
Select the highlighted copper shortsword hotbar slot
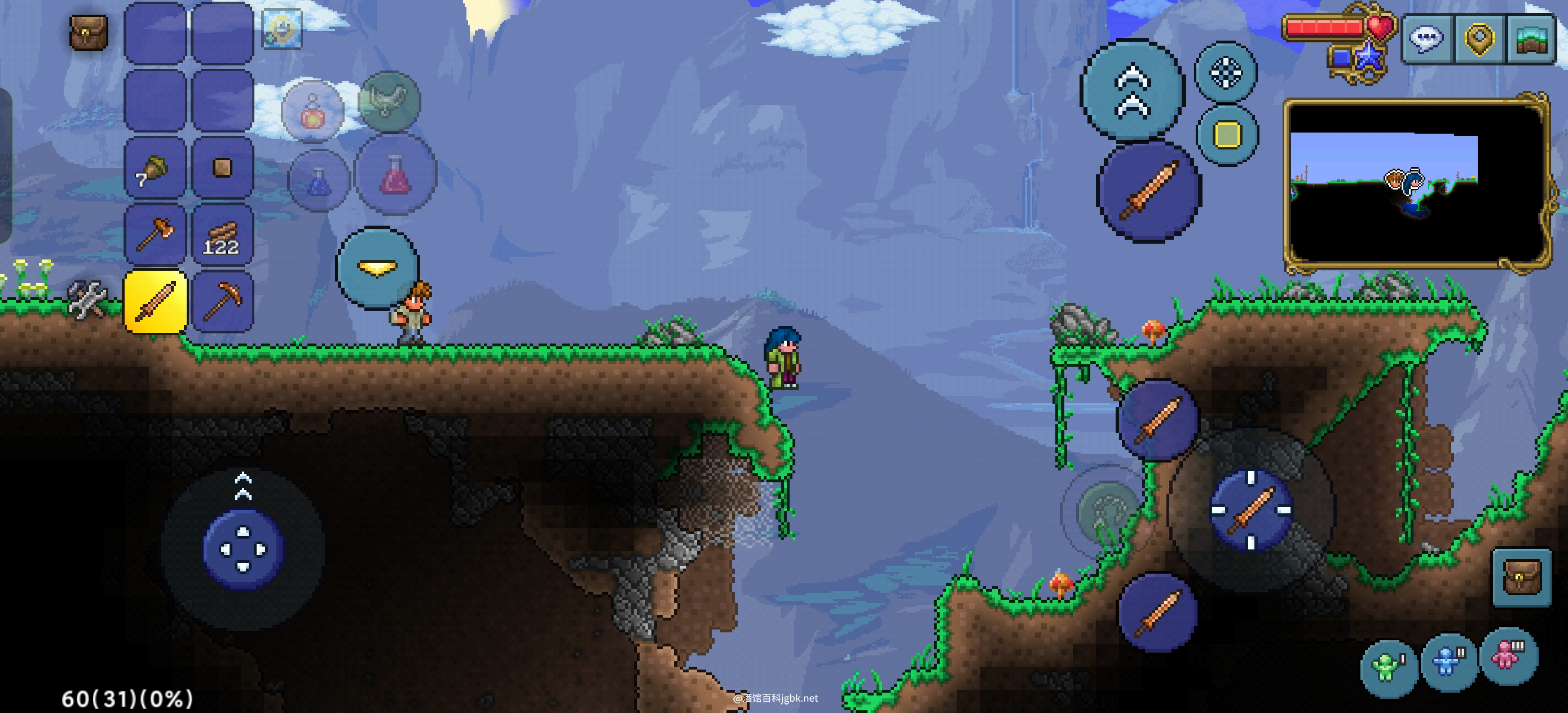tap(155, 302)
